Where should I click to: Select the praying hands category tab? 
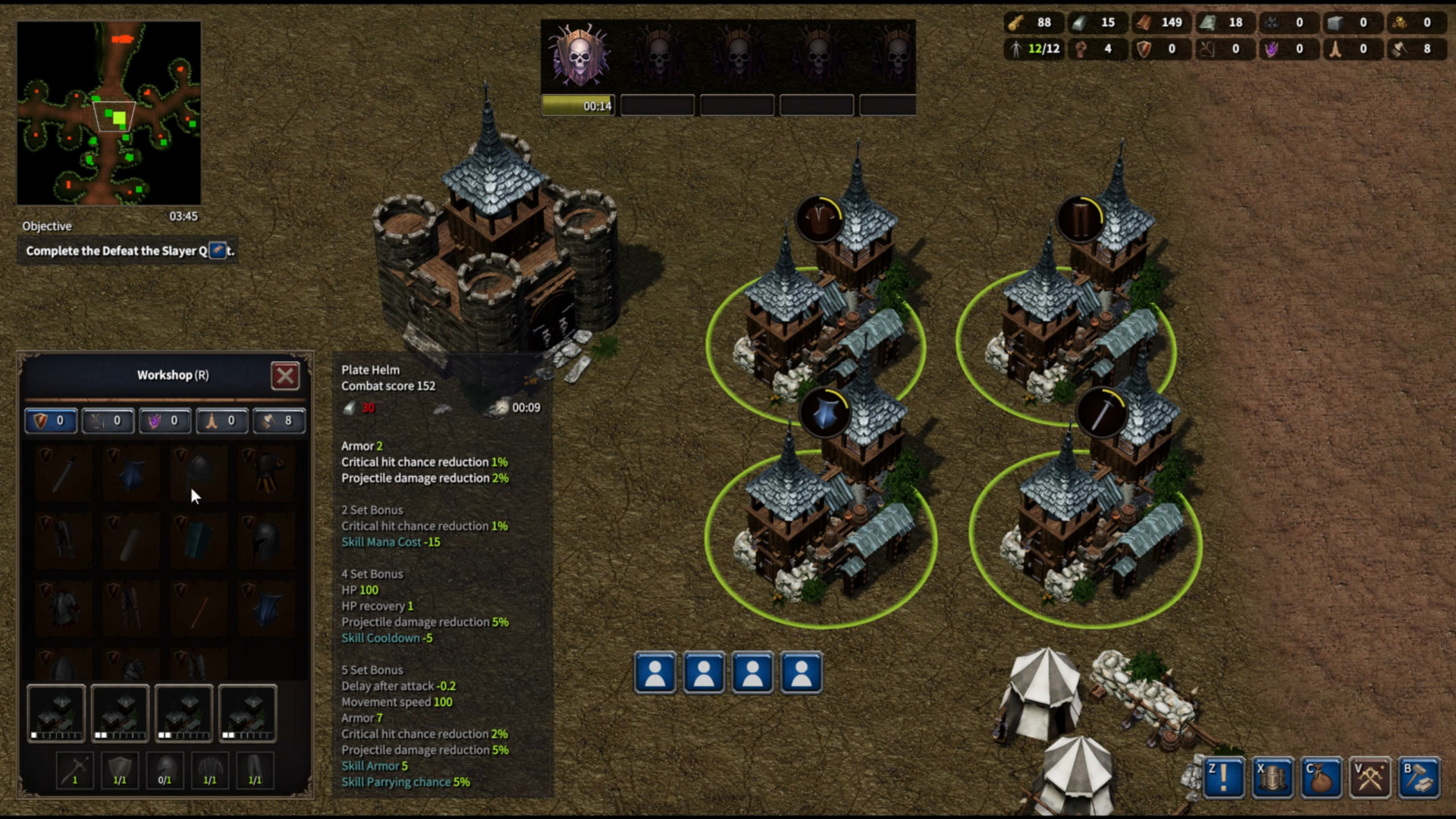pos(221,421)
